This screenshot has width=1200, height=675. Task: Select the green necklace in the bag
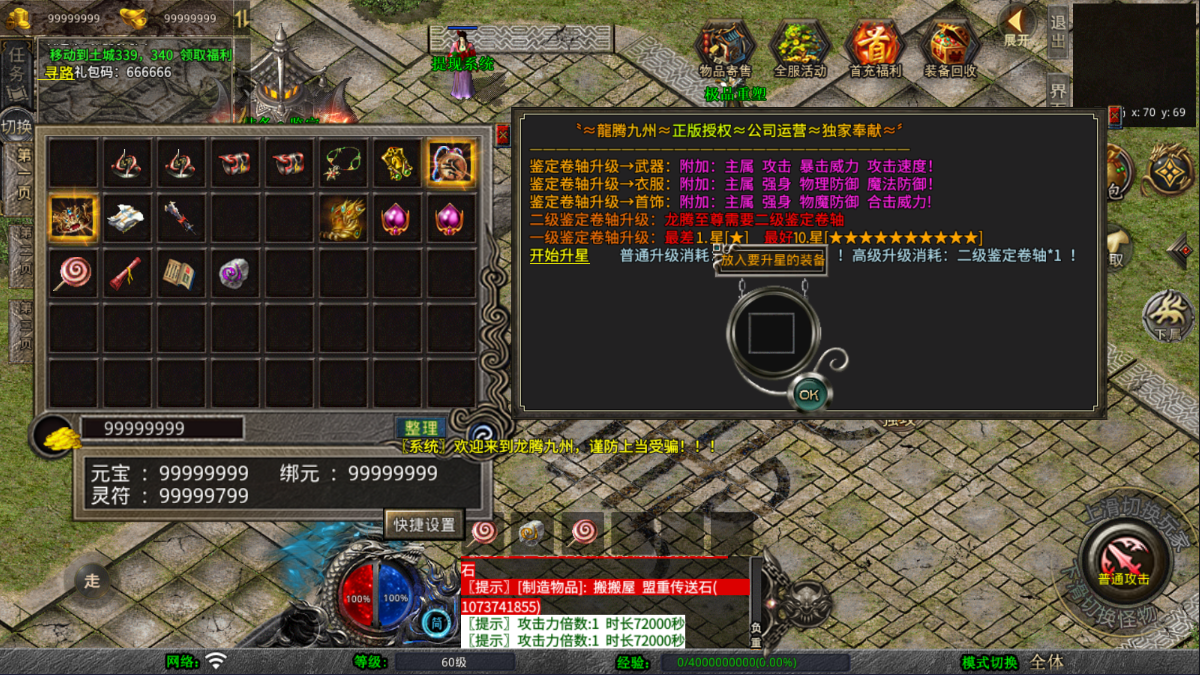343,164
